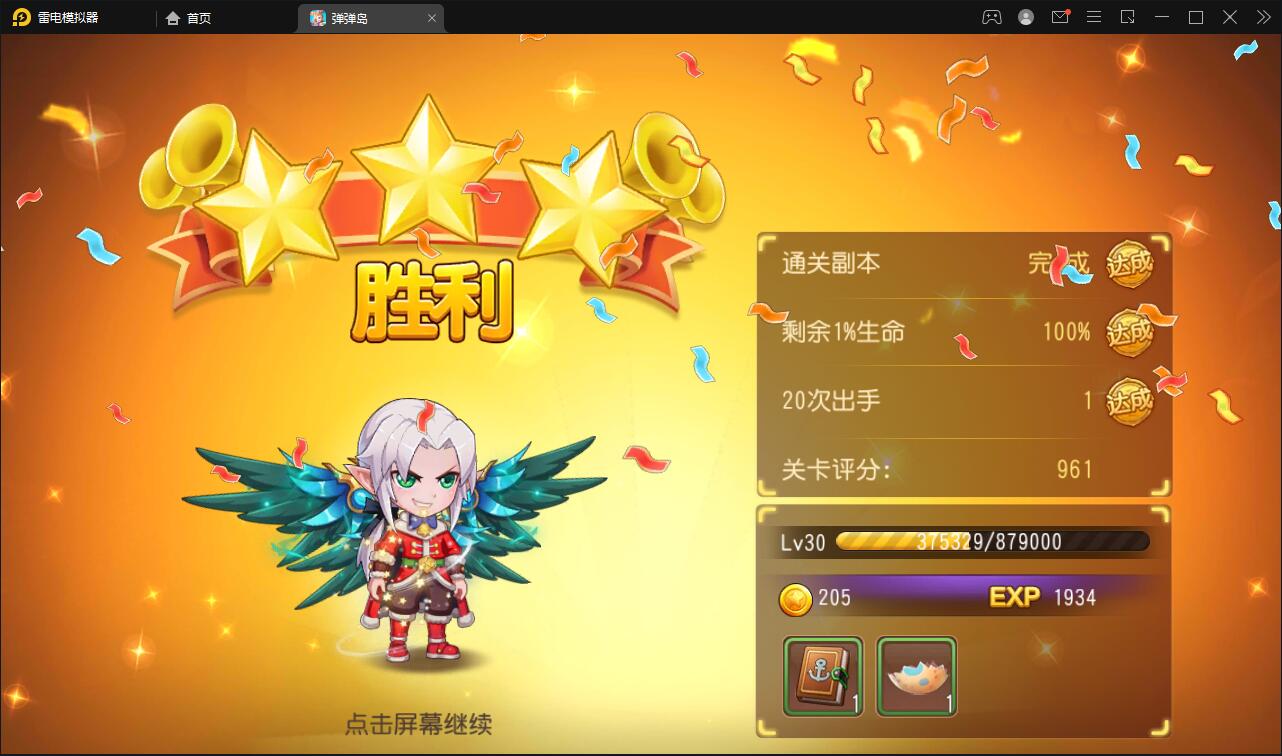Click the anchor book reward item icon

pos(824,676)
